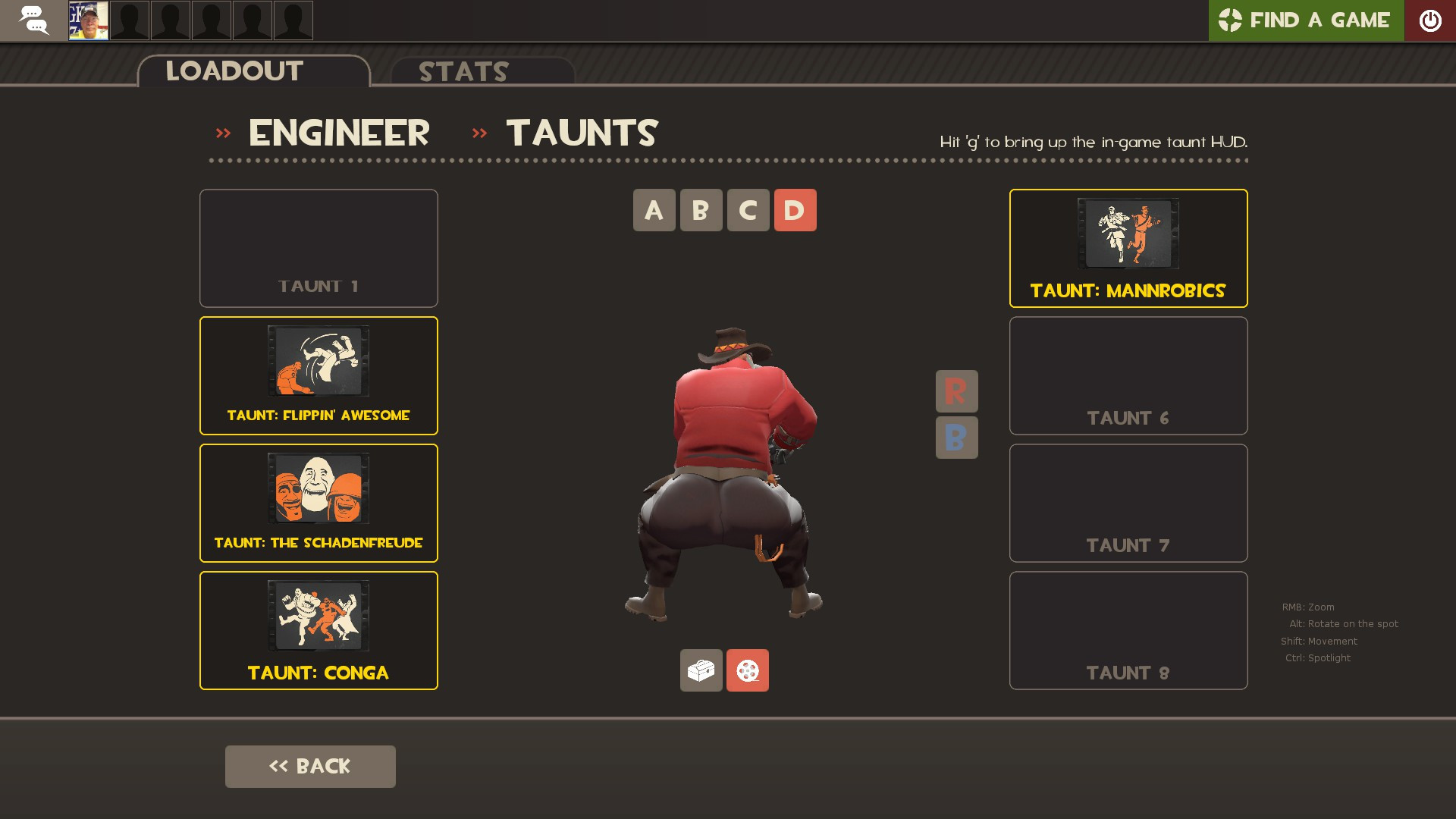Select the Taunt: Conga slot
Screen dimensions: 1456x819
coord(318,629)
